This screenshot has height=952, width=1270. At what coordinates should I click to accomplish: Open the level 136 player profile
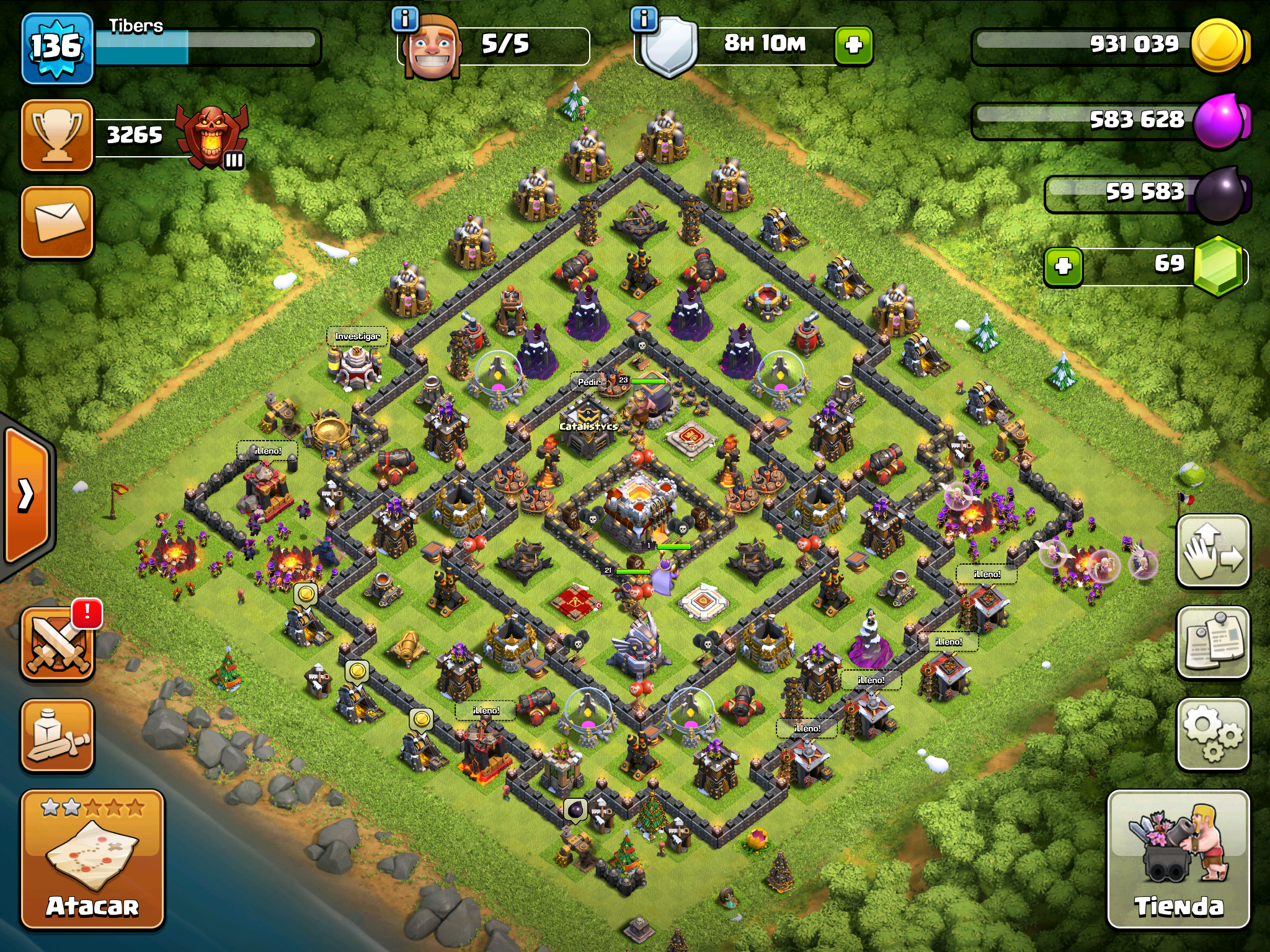click(57, 48)
